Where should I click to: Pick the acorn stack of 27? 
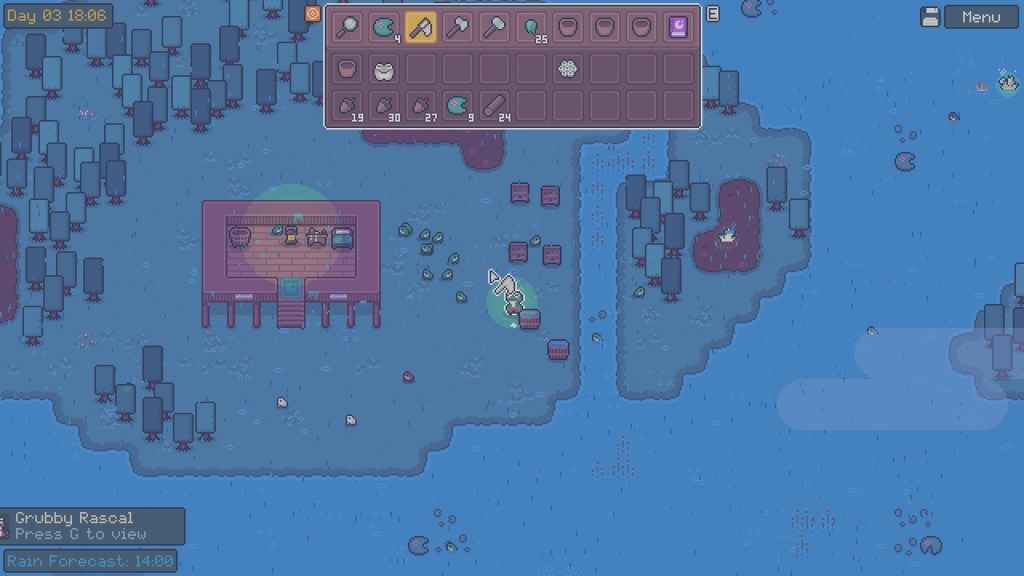point(420,106)
